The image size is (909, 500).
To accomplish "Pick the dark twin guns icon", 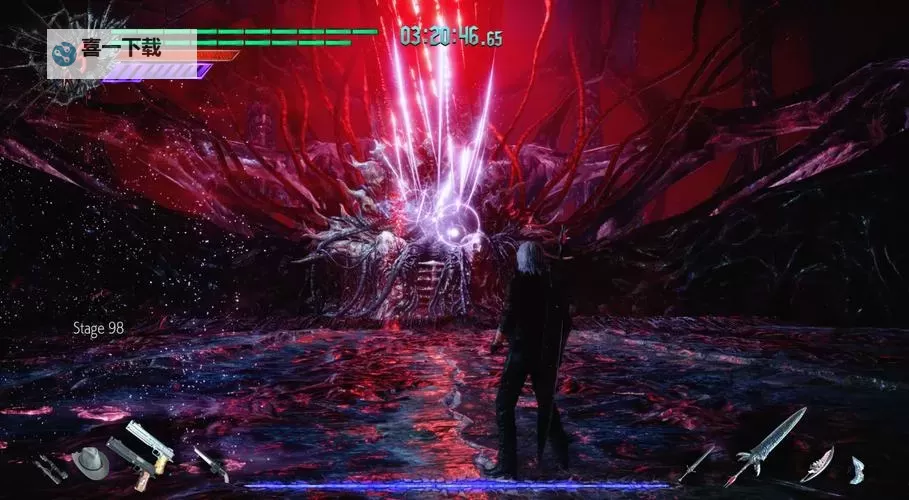I will tap(49, 467).
